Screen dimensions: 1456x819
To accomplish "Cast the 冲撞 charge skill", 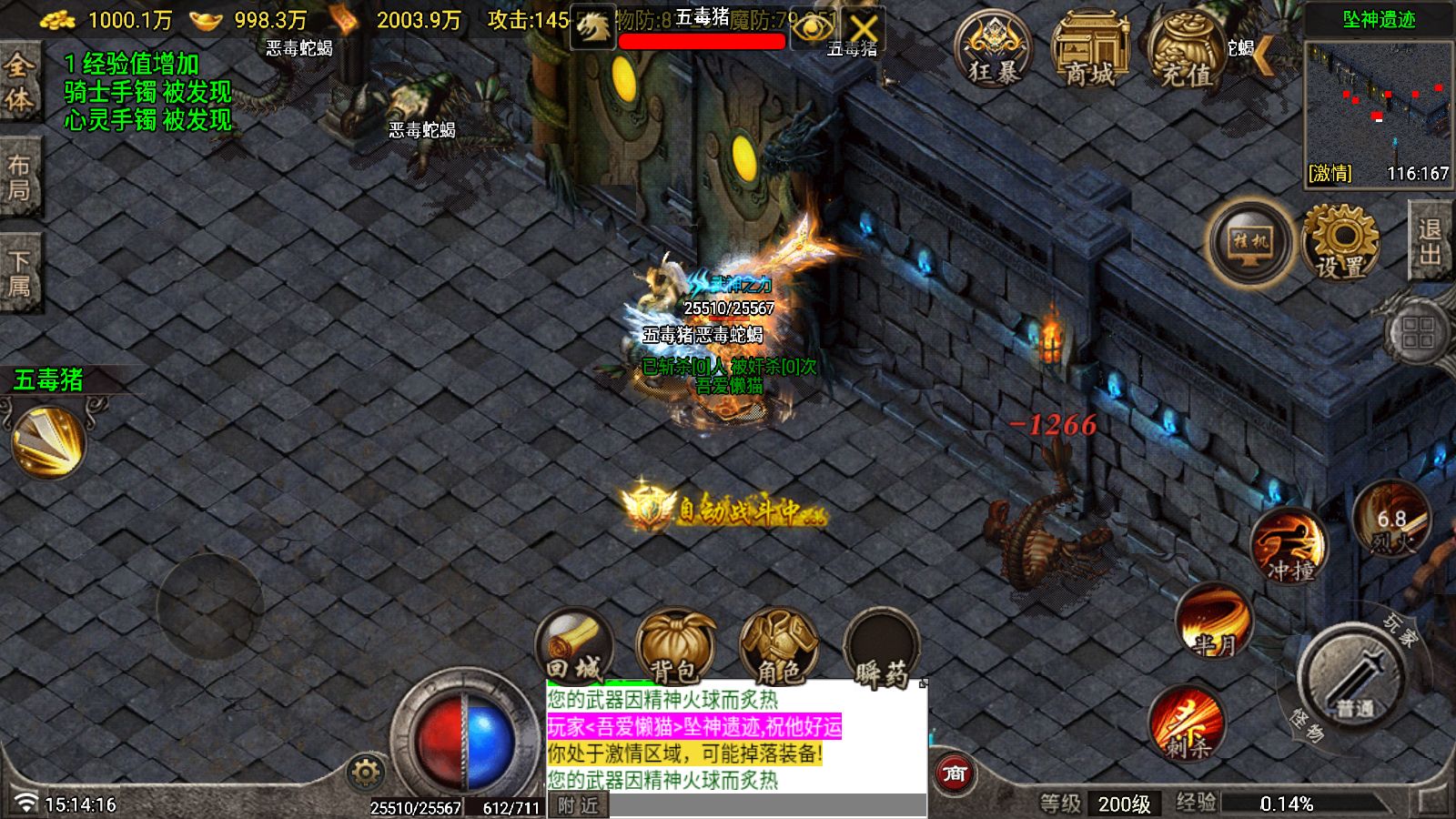I will [1289, 546].
